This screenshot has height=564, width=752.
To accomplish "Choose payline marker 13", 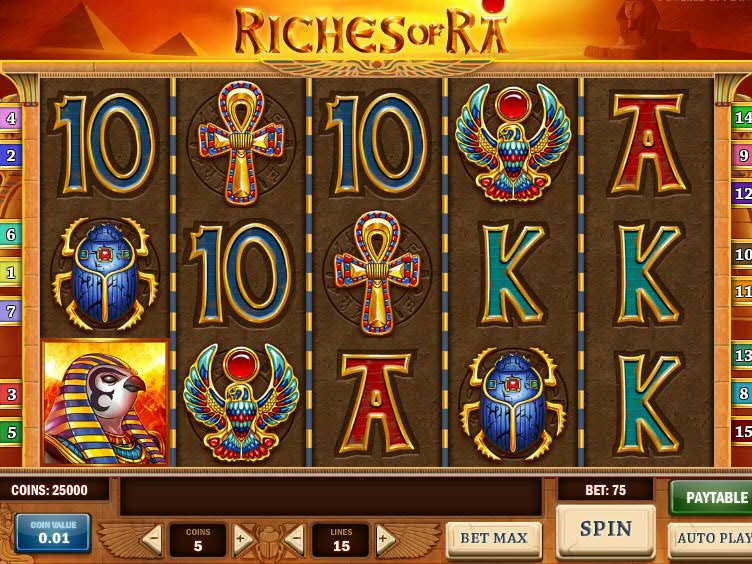I will [x=742, y=355].
